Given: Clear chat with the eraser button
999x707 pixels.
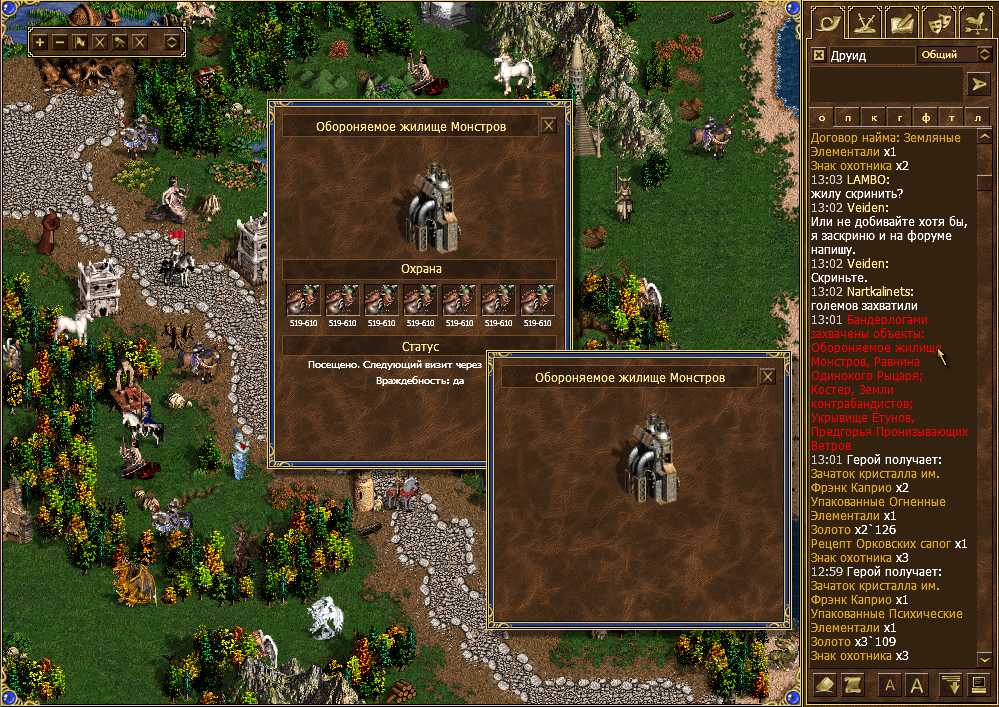Looking at the screenshot, I should (x=826, y=685).
